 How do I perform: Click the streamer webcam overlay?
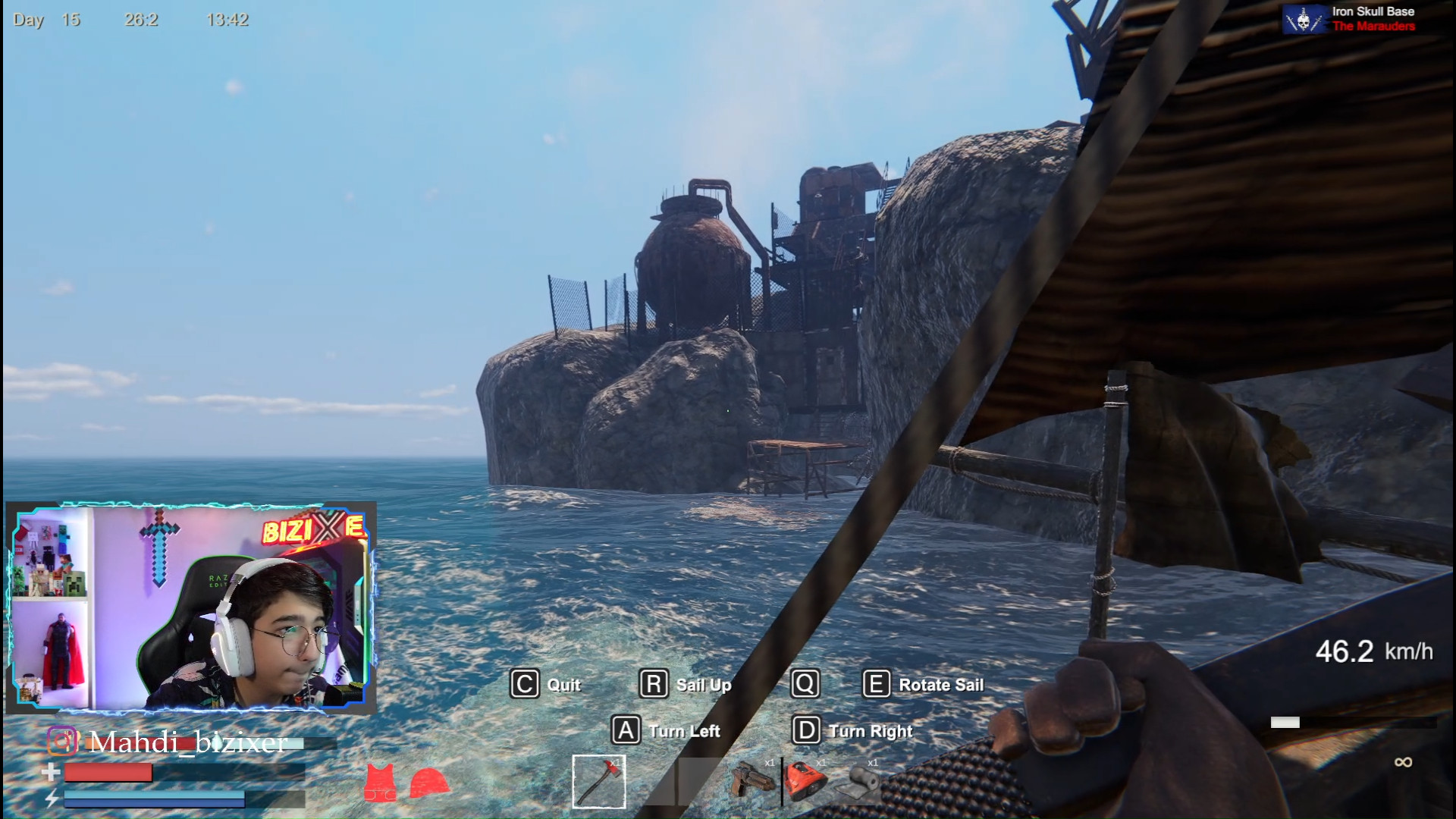click(191, 608)
